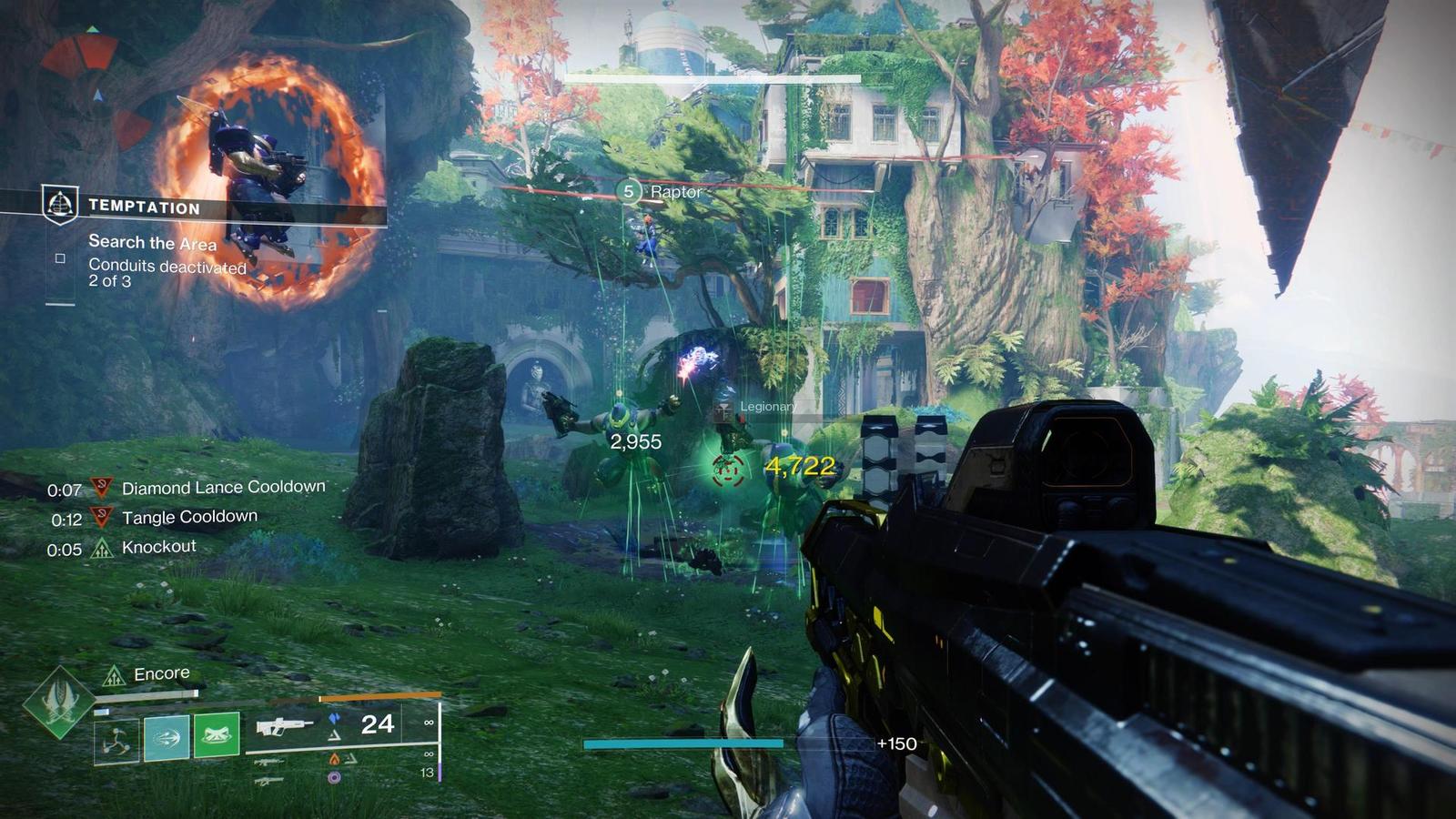Activate the grenade ability icon
This screenshot has height=819, width=1456.
(117, 738)
